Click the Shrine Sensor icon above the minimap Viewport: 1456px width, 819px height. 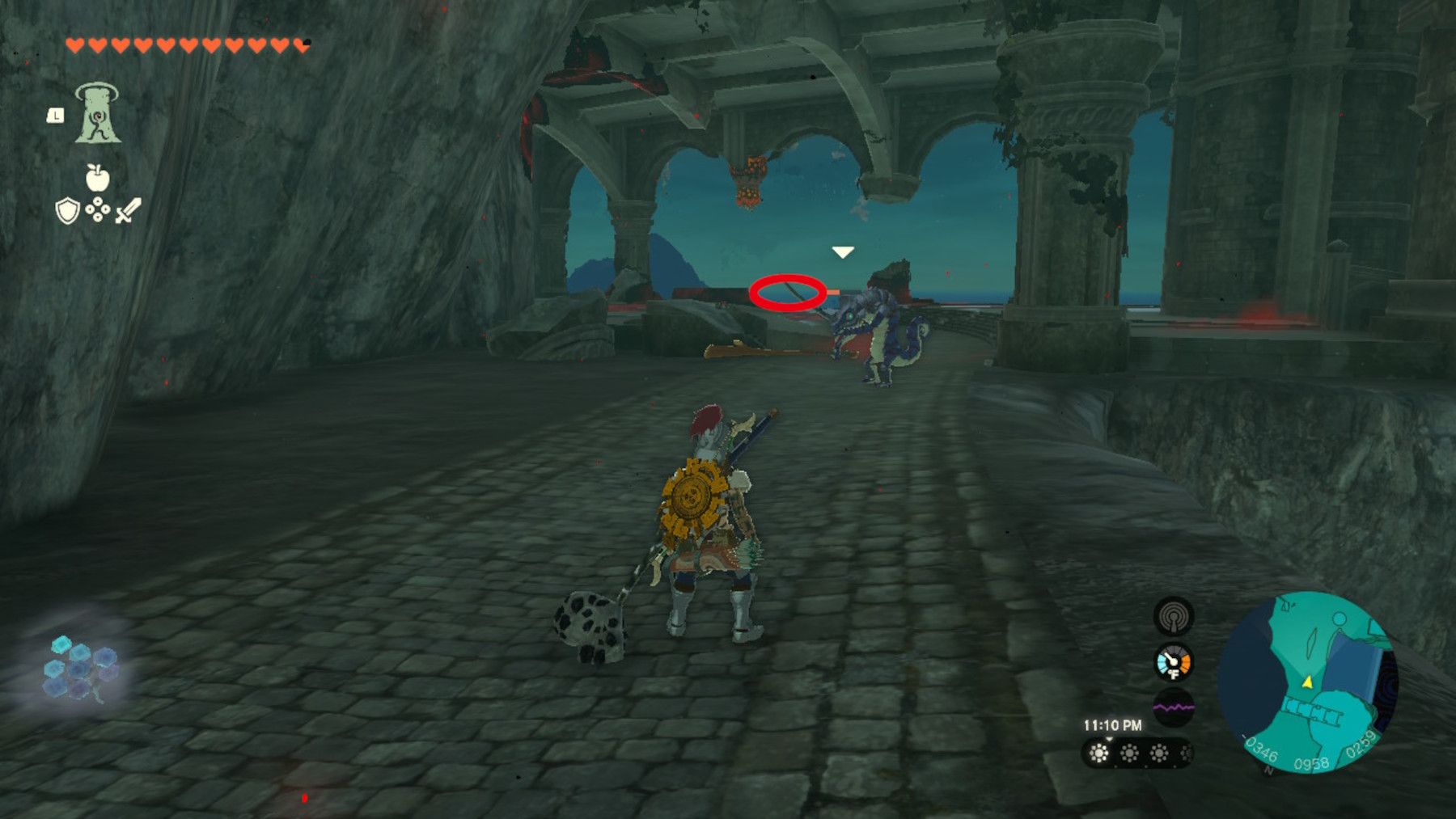(x=1174, y=616)
